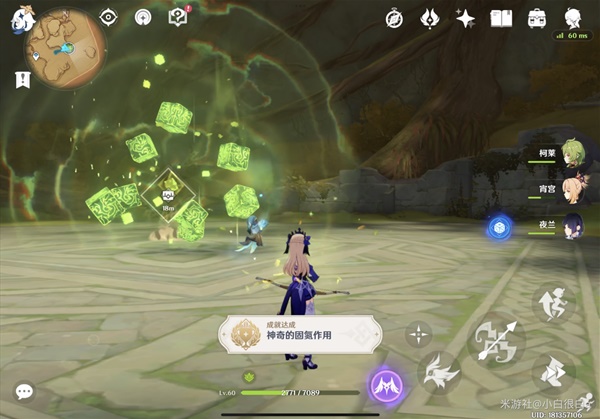Open the four-pointed star Wish icon
The height and width of the screenshot is (419, 600).
(x=465, y=18)
